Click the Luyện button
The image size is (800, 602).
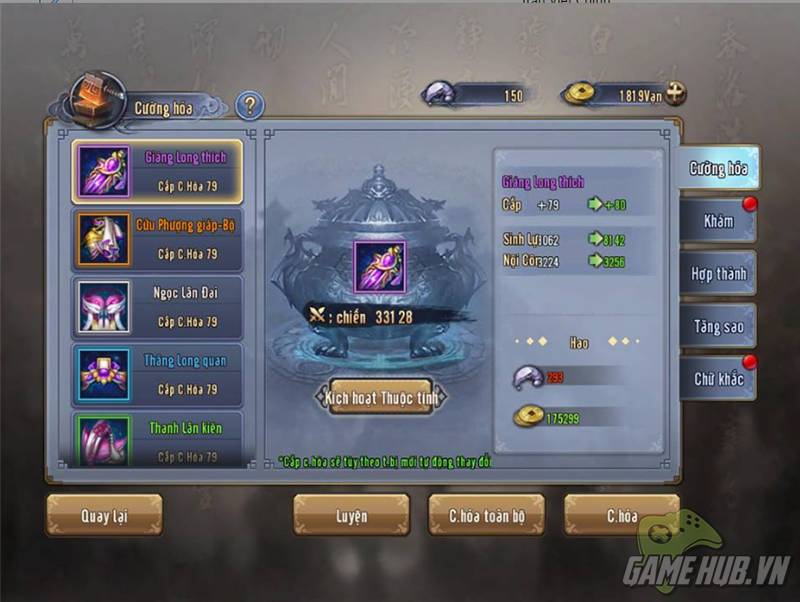click(351, 516)
